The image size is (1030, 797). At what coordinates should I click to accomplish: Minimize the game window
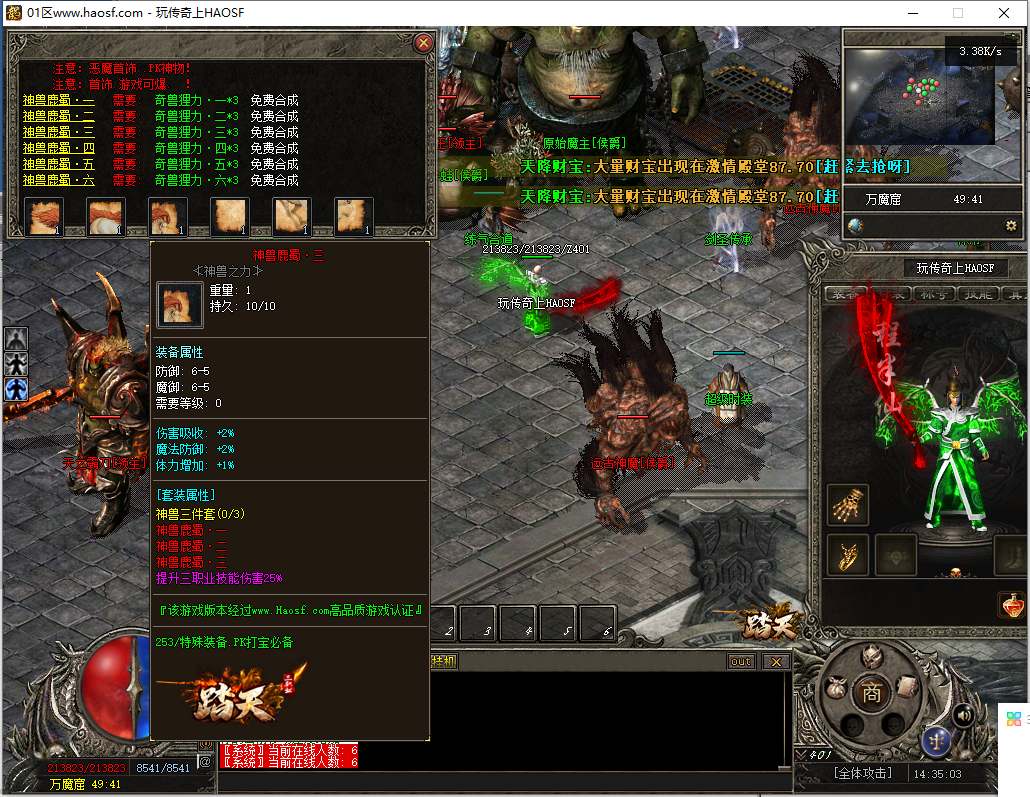[x=912, y=13]
